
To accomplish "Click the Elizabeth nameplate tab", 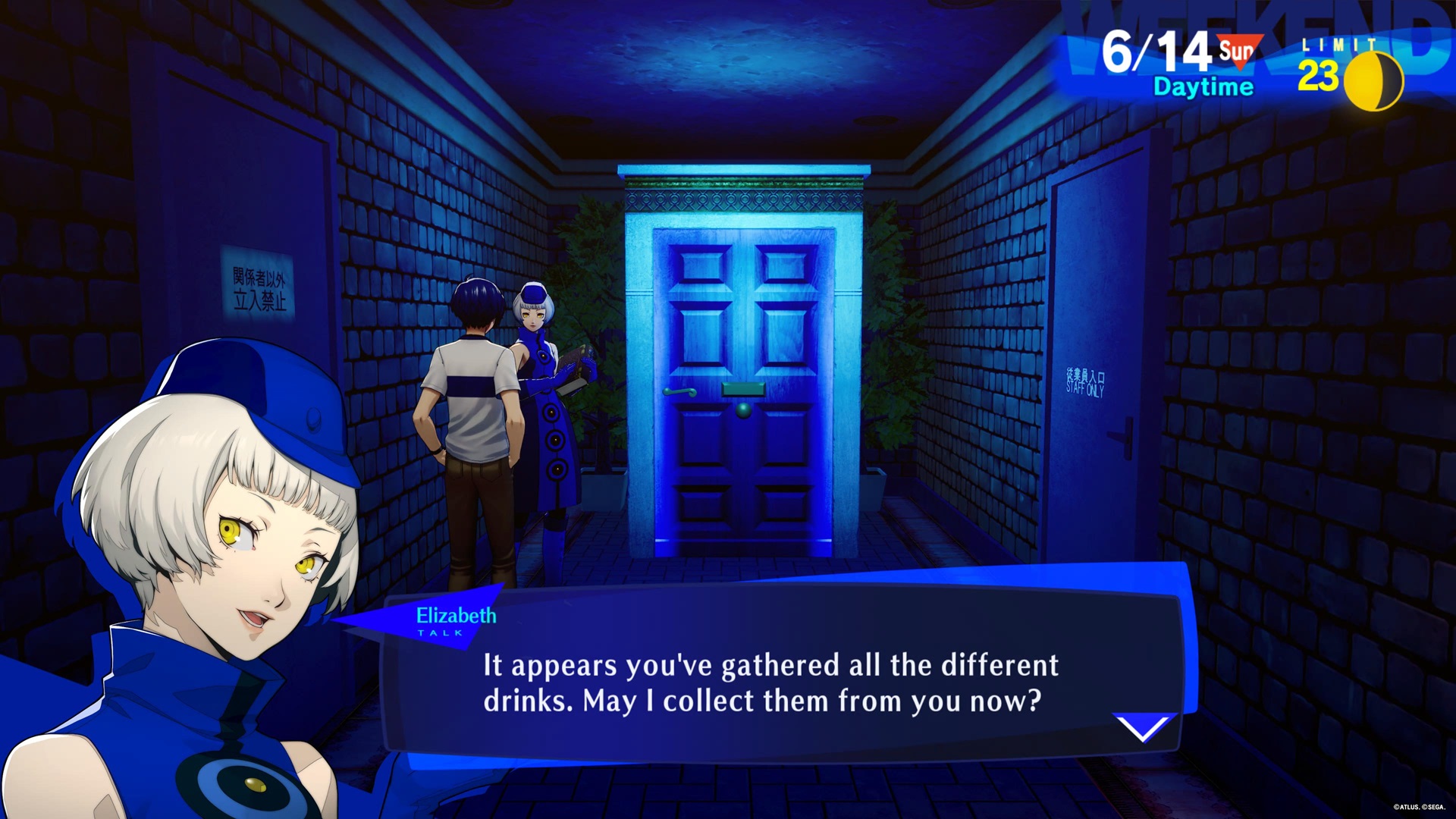I will coord(456,617).
